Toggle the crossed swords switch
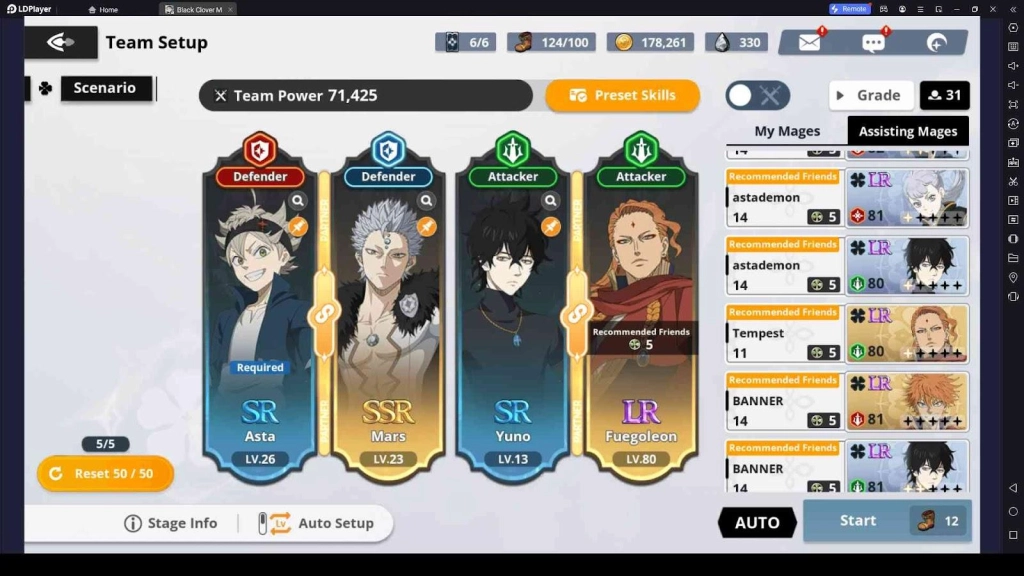Screen dimensions: 1024x576 point(757,96)
